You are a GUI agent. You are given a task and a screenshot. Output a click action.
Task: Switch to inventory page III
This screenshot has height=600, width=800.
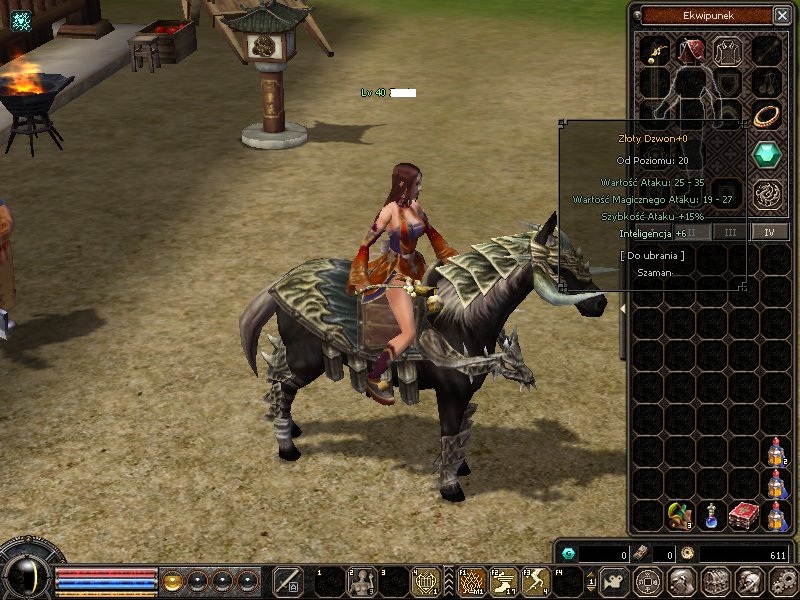(731, 232)
